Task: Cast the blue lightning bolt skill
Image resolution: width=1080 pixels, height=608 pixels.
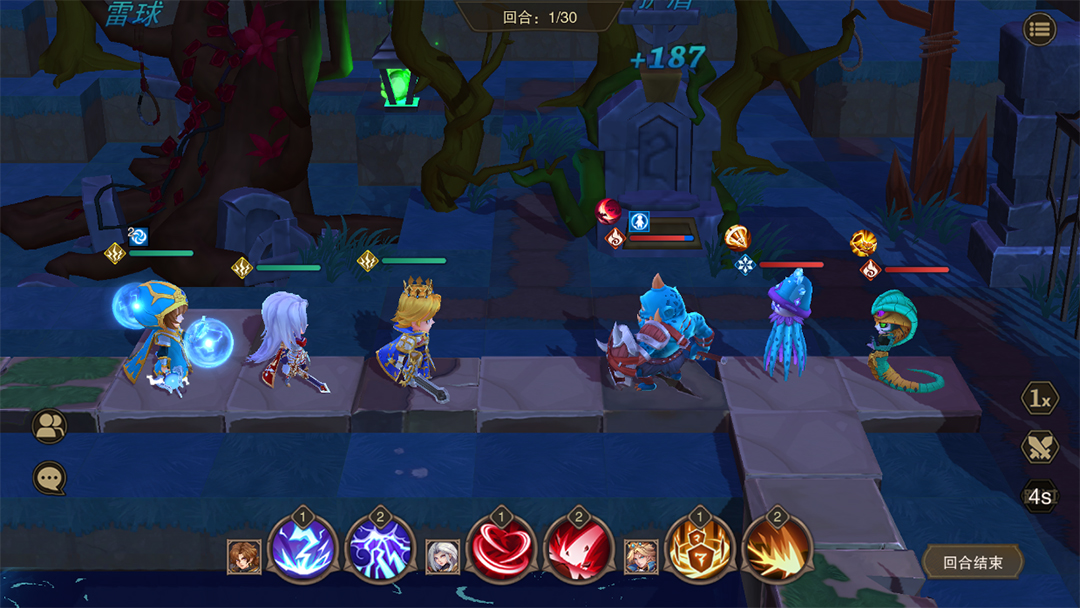Action: coord(303,551)
